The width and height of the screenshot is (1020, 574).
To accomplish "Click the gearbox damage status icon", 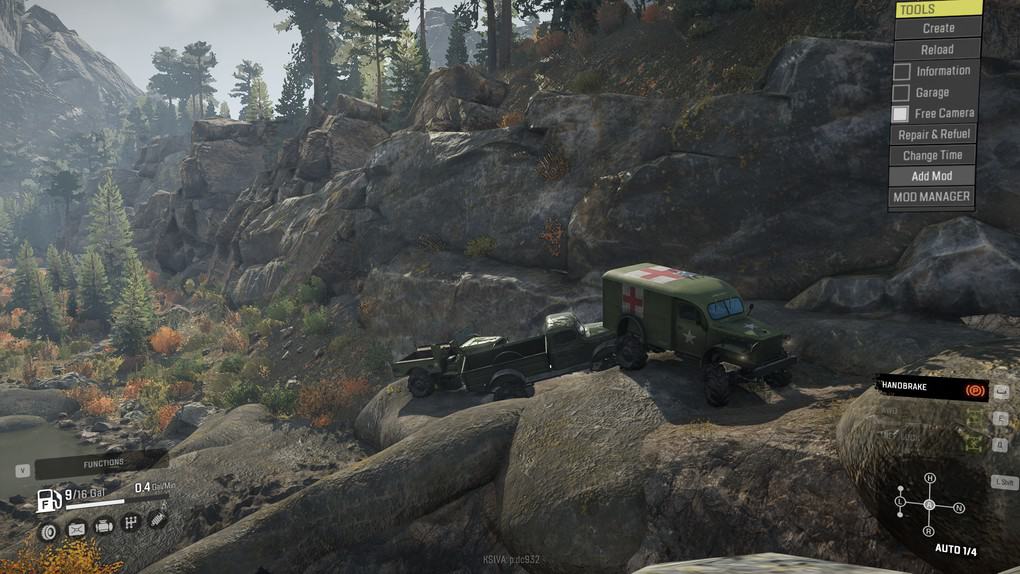I will click(130, 523).
